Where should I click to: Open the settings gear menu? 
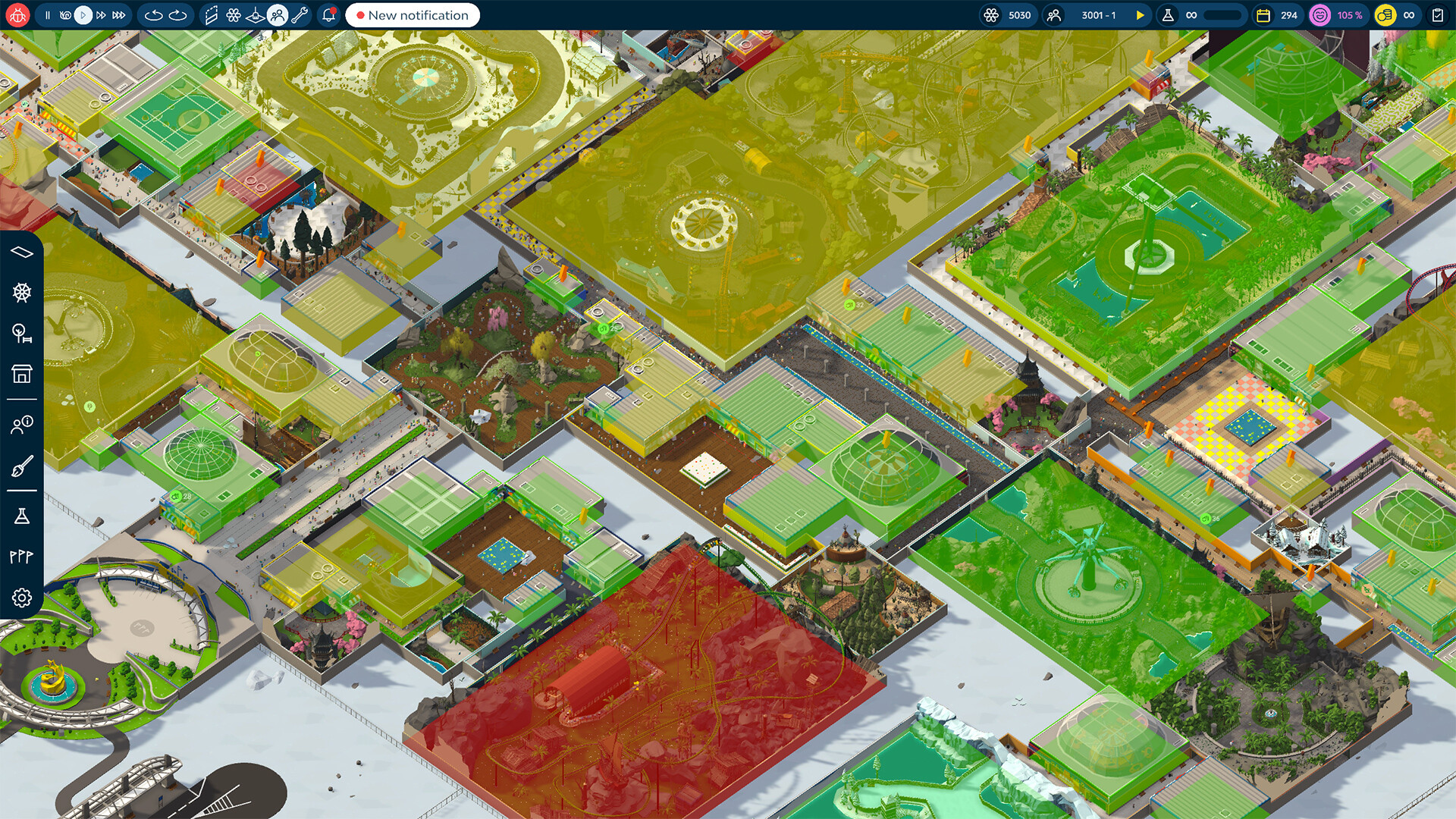pos(22,598)
